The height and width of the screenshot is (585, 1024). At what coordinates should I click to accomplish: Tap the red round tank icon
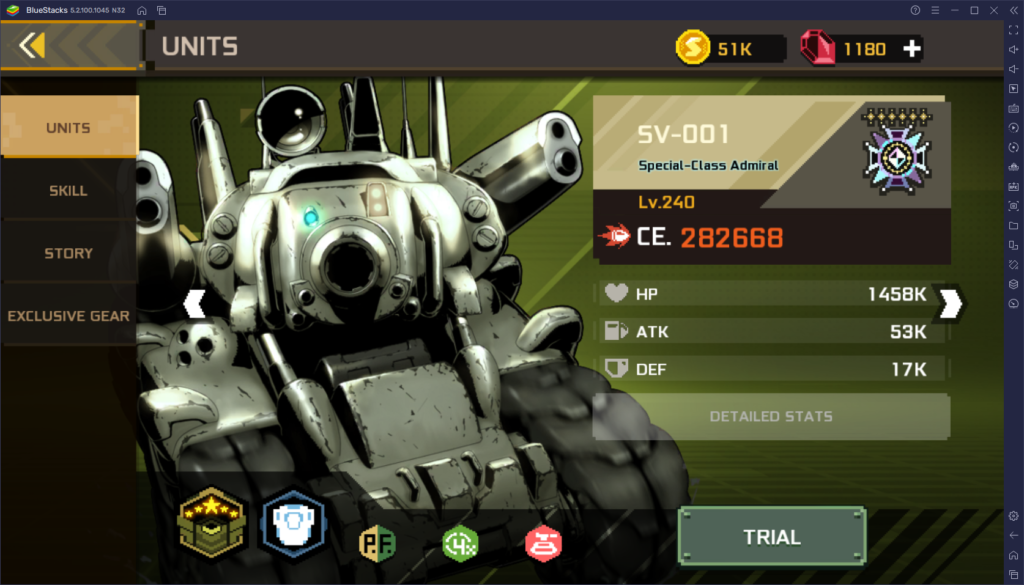[543, 542]
